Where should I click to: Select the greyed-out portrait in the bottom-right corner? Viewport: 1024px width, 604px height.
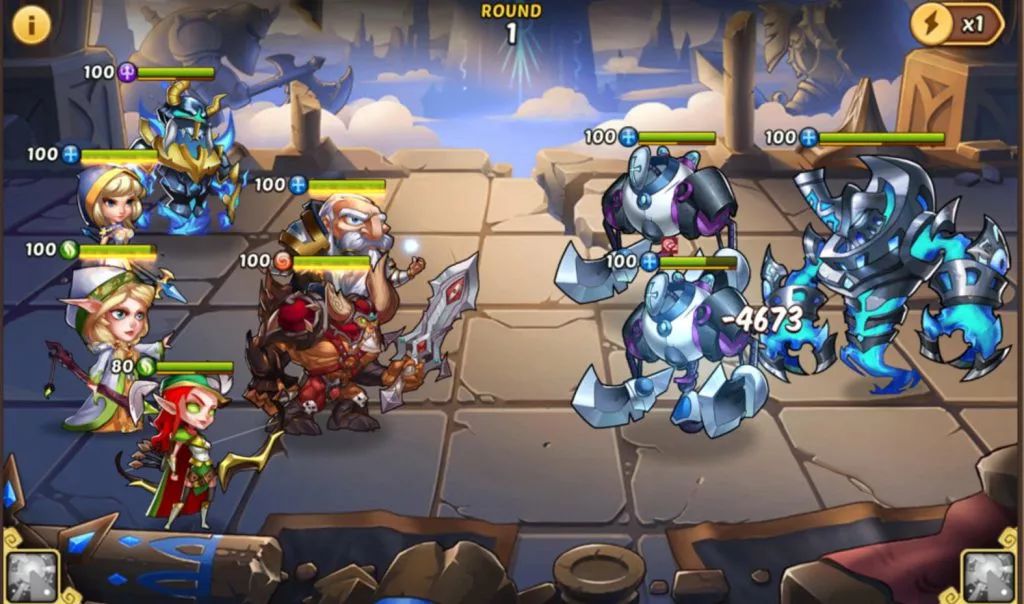[x=989, y=575]
